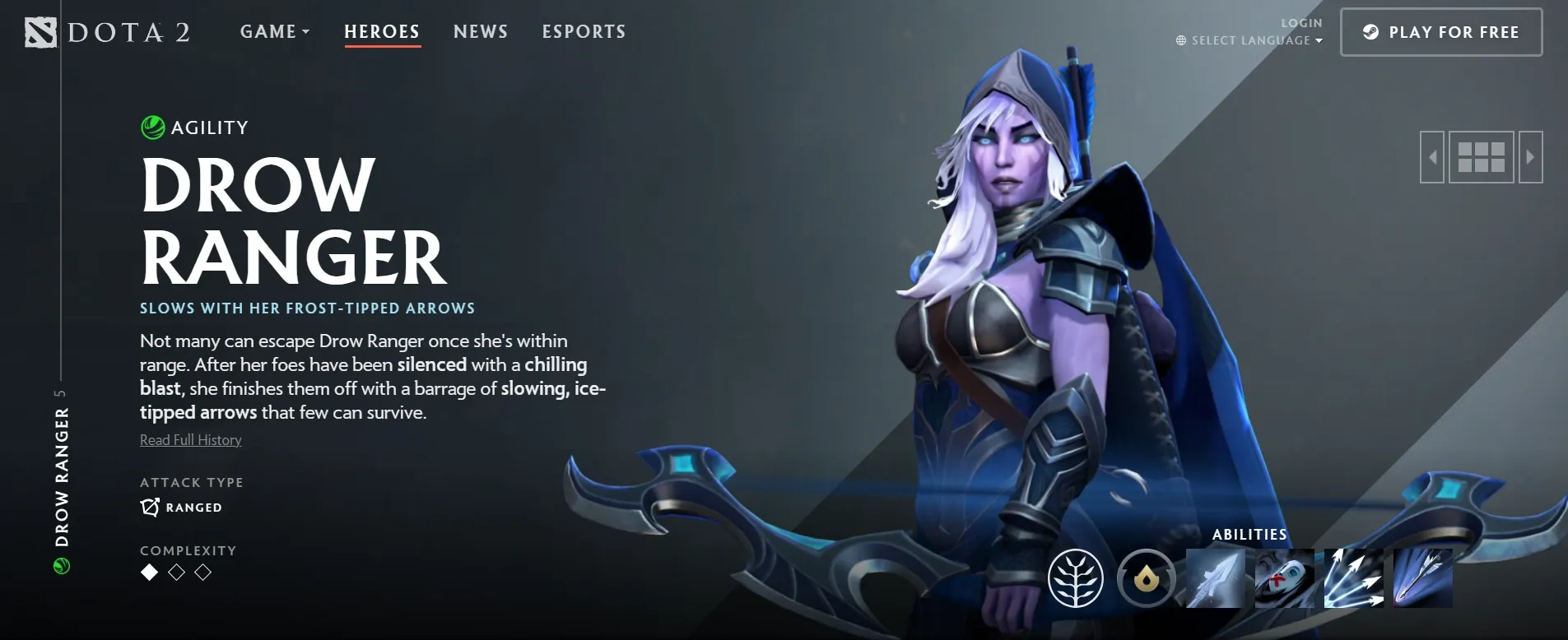The width and height of the screenshot is (1568, 640).
Task: Advance to the next hero with the right arrow
Action: coord(1531,155)
